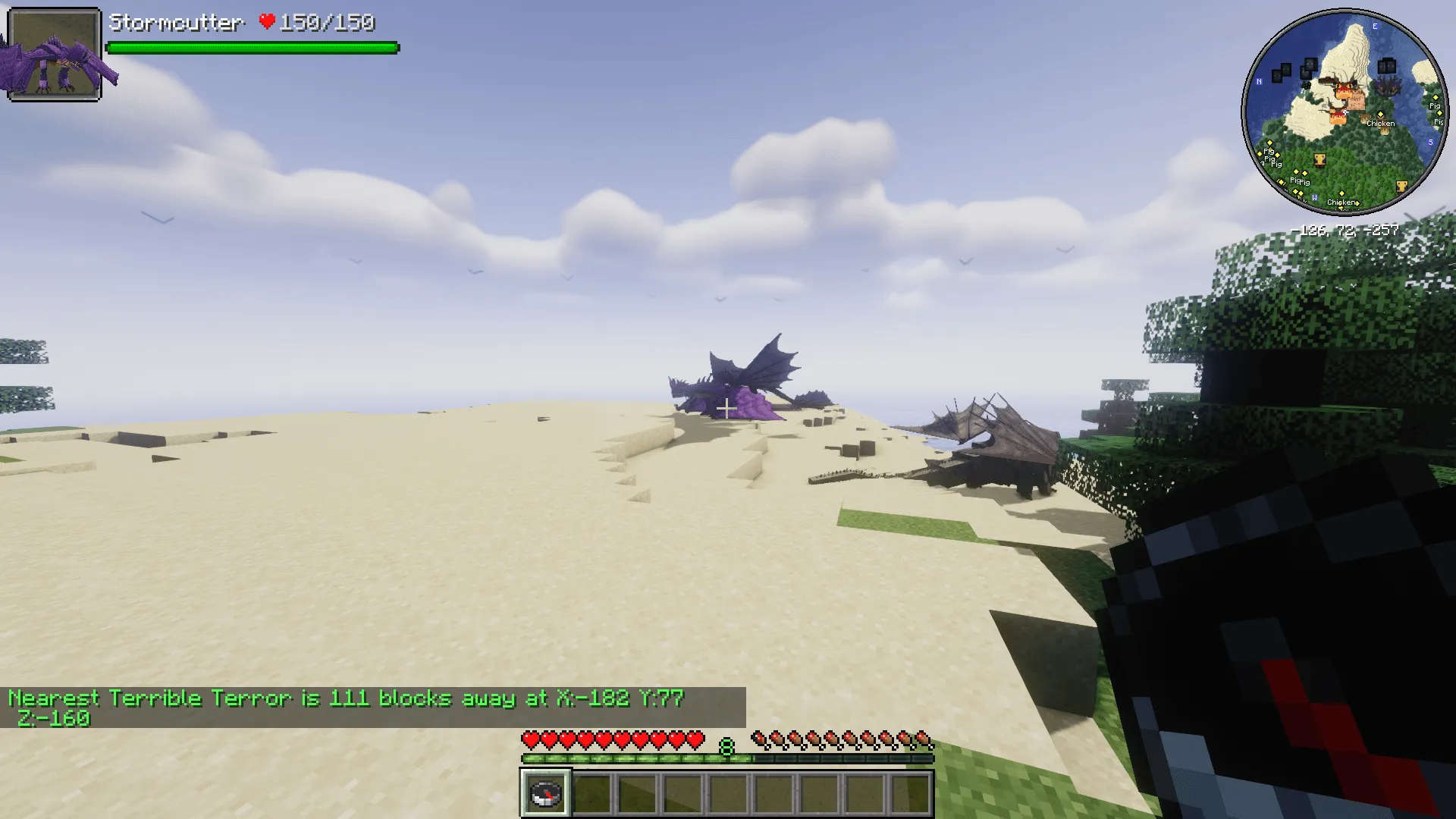Click the leftmost heart in the health bar
The image size is (1456, 819).
click(529, 738)
